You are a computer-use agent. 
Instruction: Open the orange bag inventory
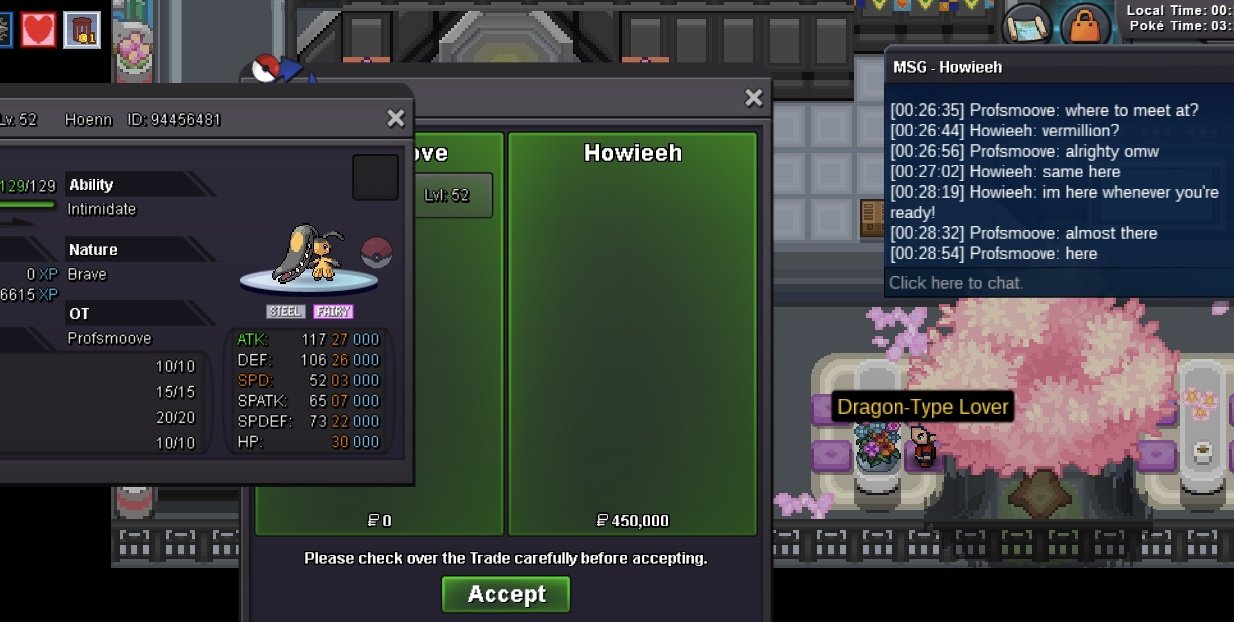1084,24
